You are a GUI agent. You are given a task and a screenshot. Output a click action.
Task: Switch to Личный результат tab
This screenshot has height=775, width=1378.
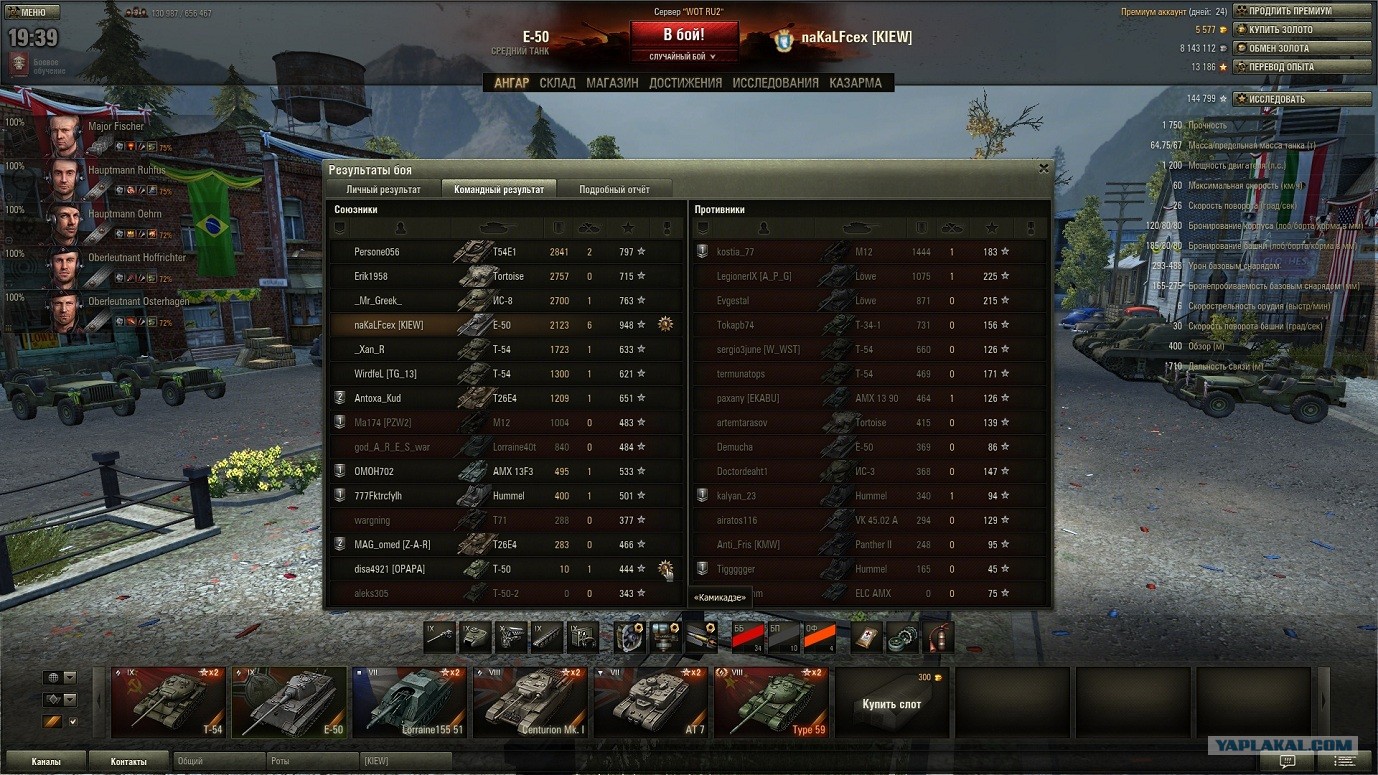click(x=383, y=189)
